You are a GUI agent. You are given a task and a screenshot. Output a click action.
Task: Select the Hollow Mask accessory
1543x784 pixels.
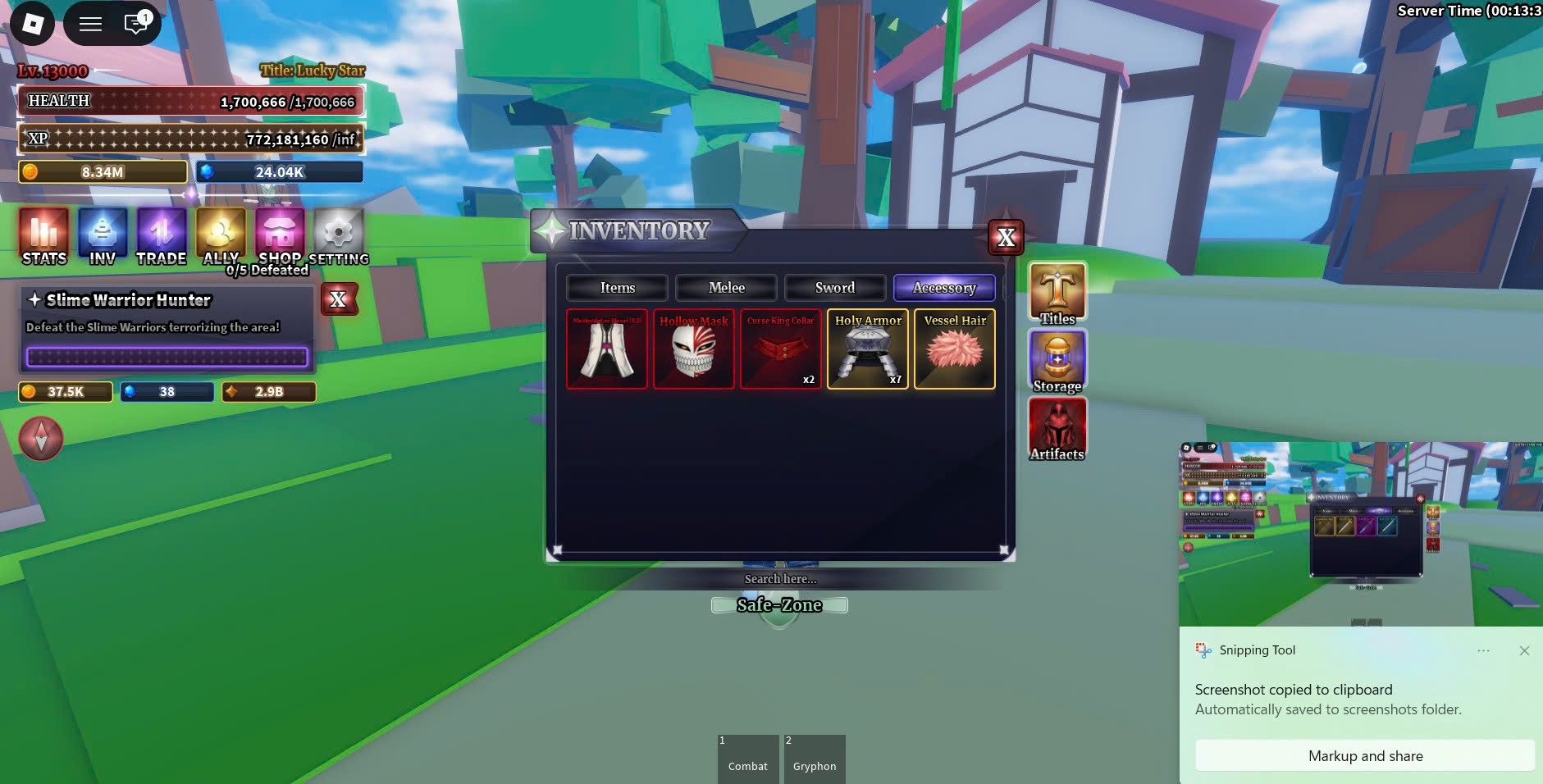click(694, 349)
